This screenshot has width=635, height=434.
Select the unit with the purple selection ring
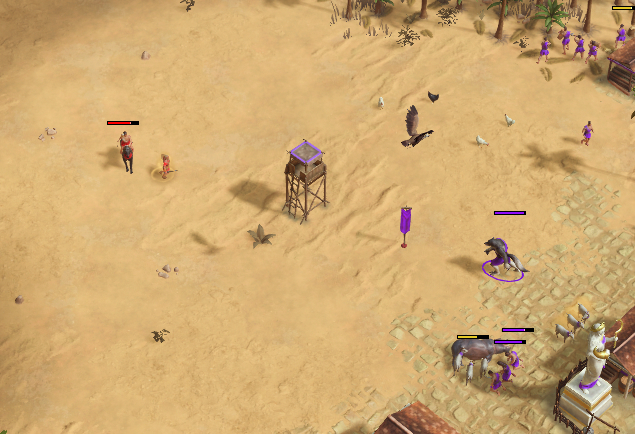[x=503, y=257]
